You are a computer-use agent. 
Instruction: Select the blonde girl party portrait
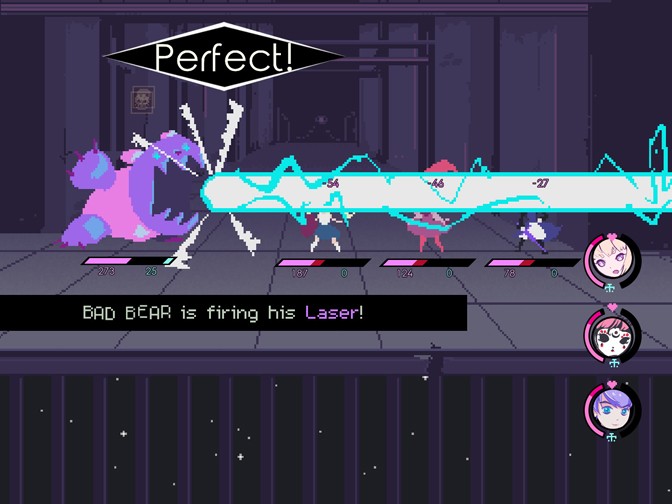611,260
